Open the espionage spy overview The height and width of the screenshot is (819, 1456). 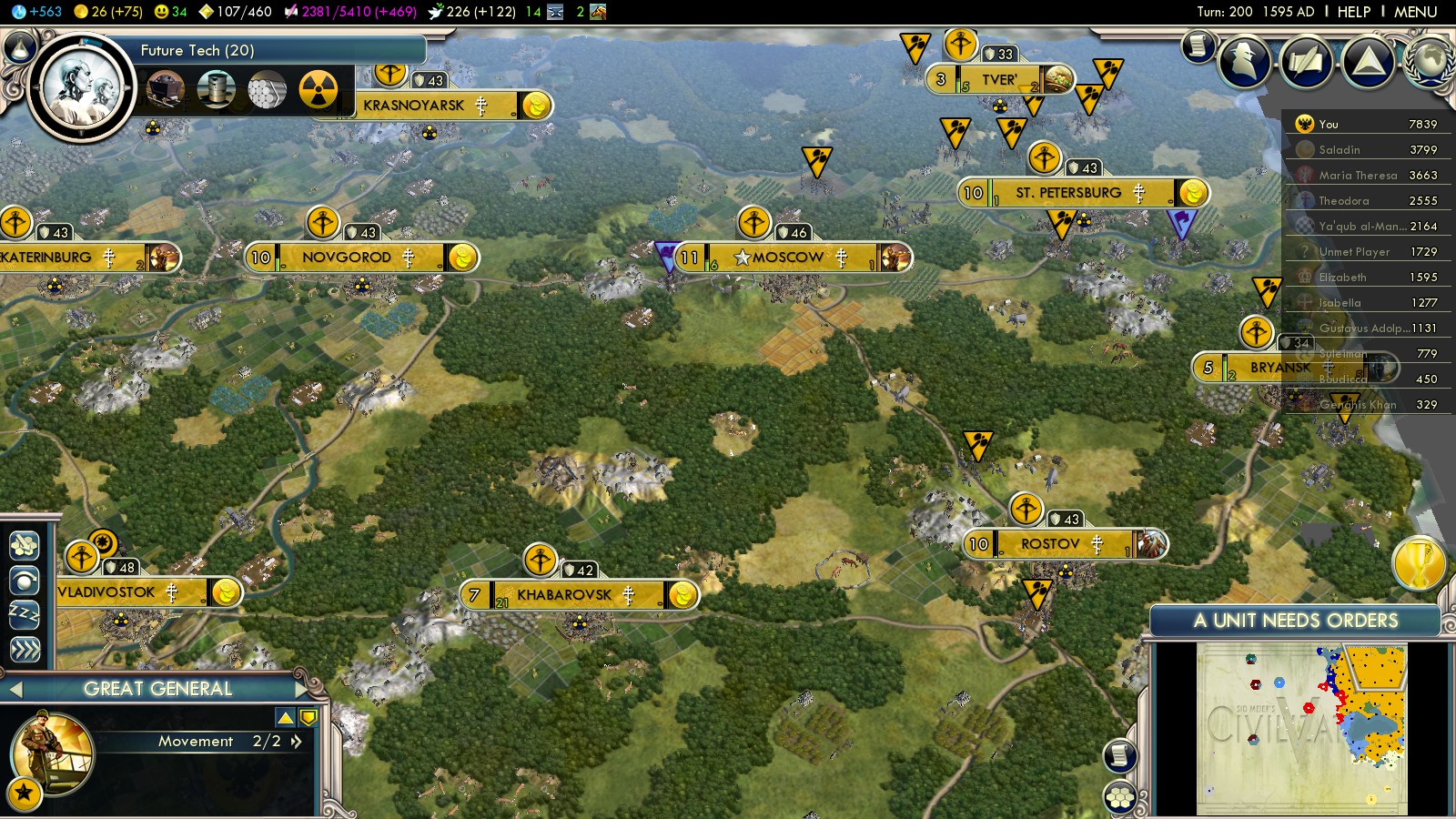(x=1244, y=62)
